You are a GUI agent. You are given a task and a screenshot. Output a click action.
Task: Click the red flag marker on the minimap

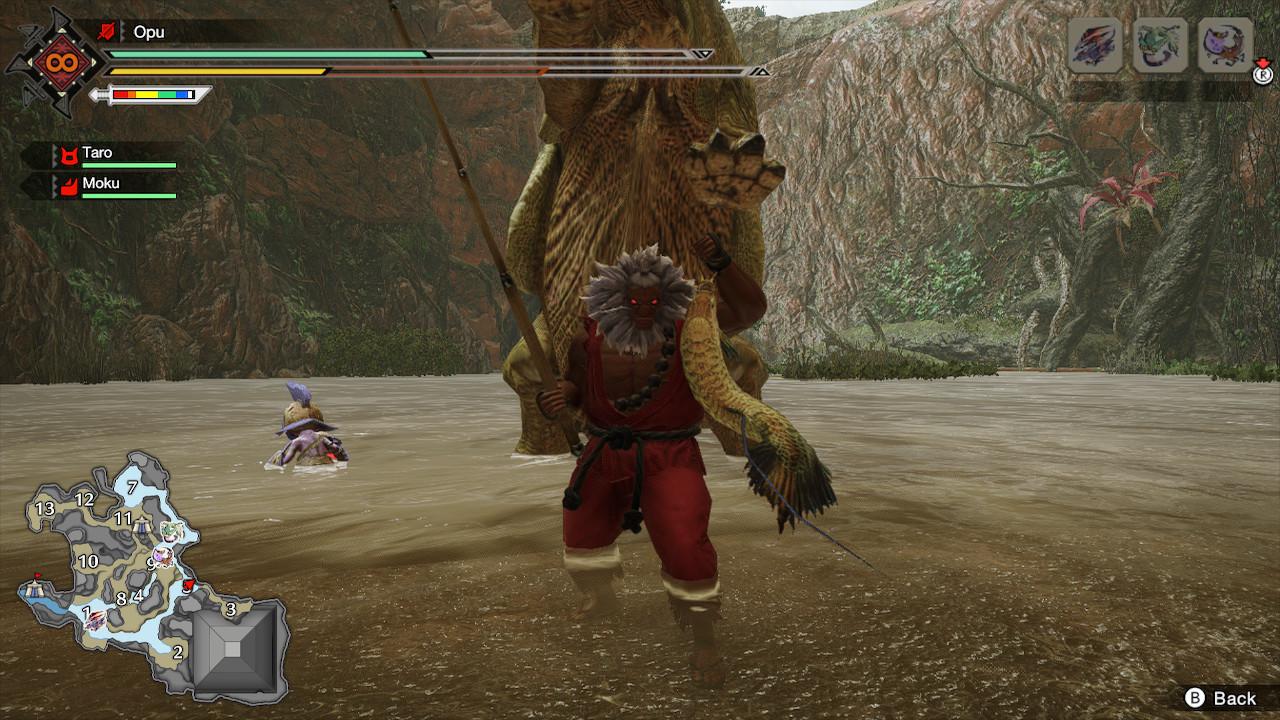point(37,576)
